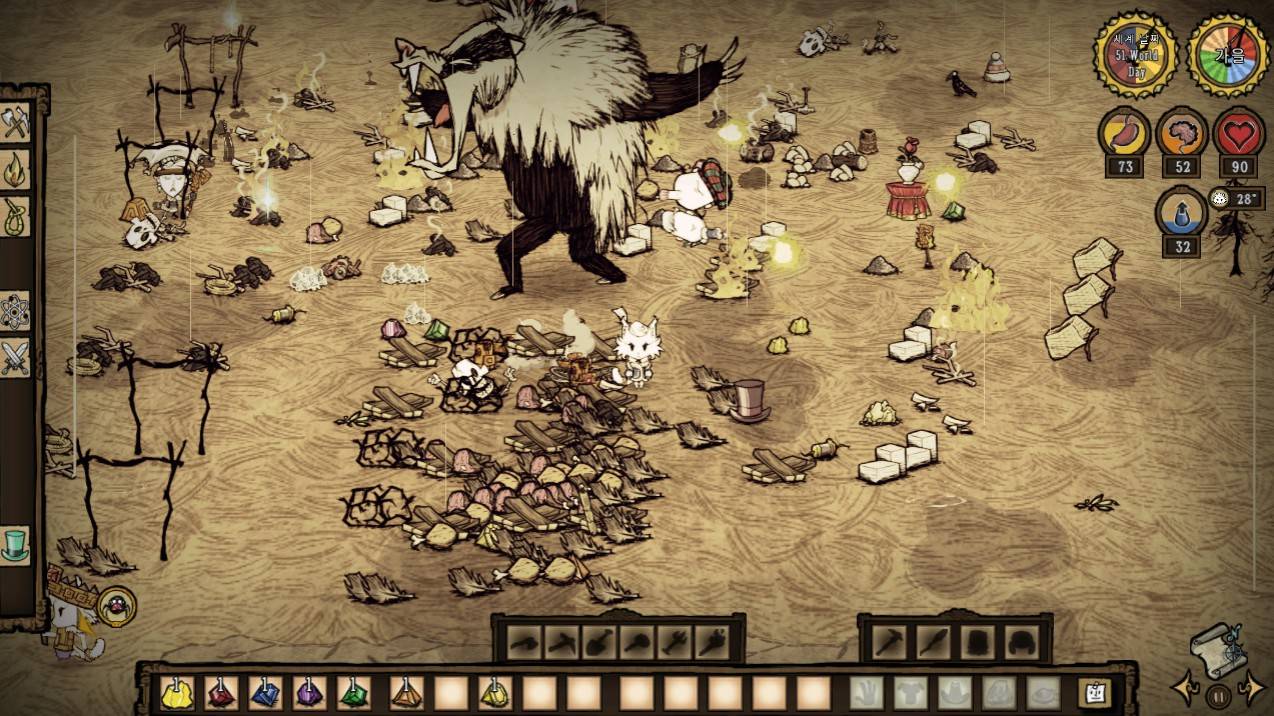Open the Tools crafting tab

[15, 123]
